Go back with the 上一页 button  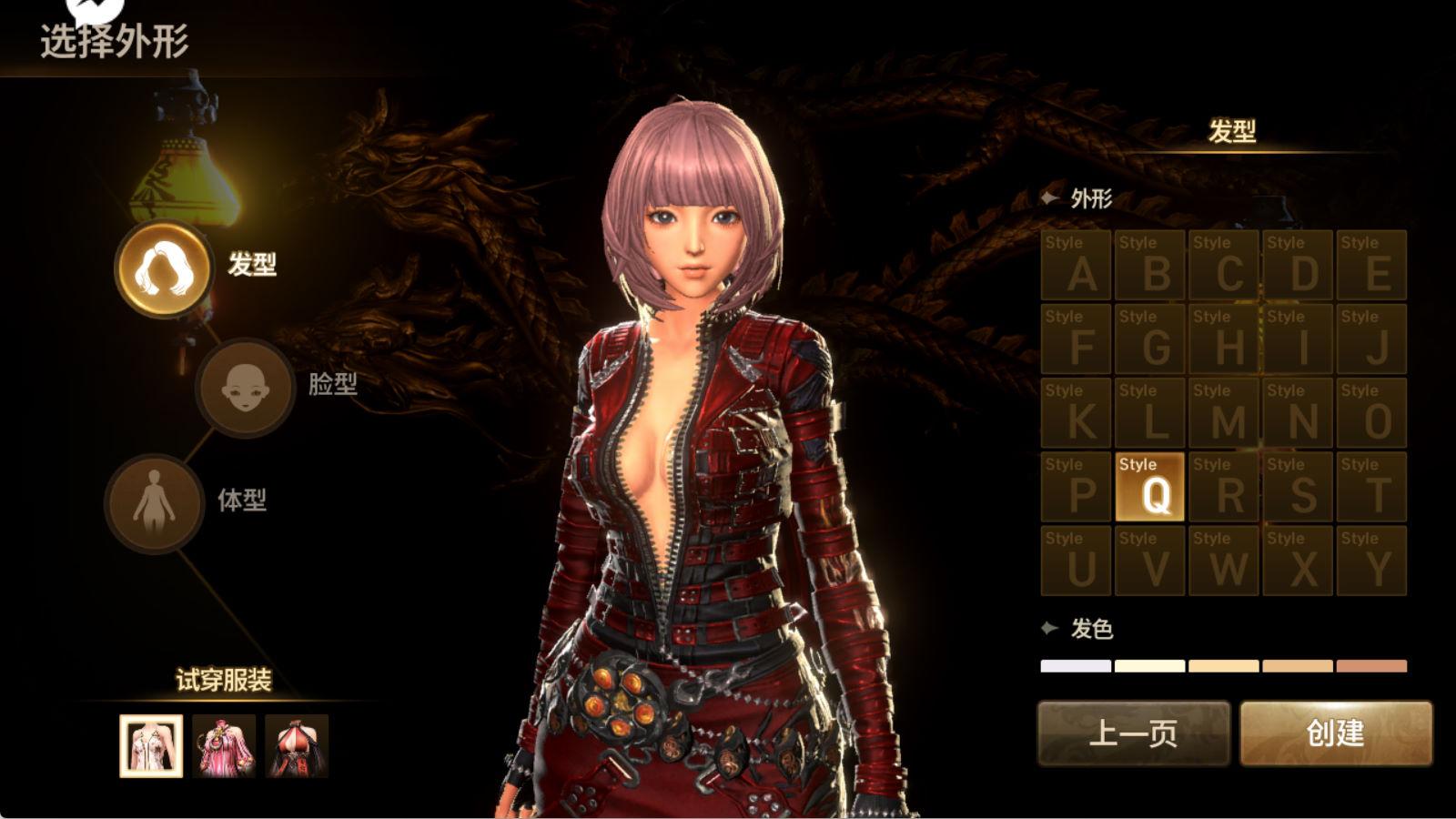1134,733
